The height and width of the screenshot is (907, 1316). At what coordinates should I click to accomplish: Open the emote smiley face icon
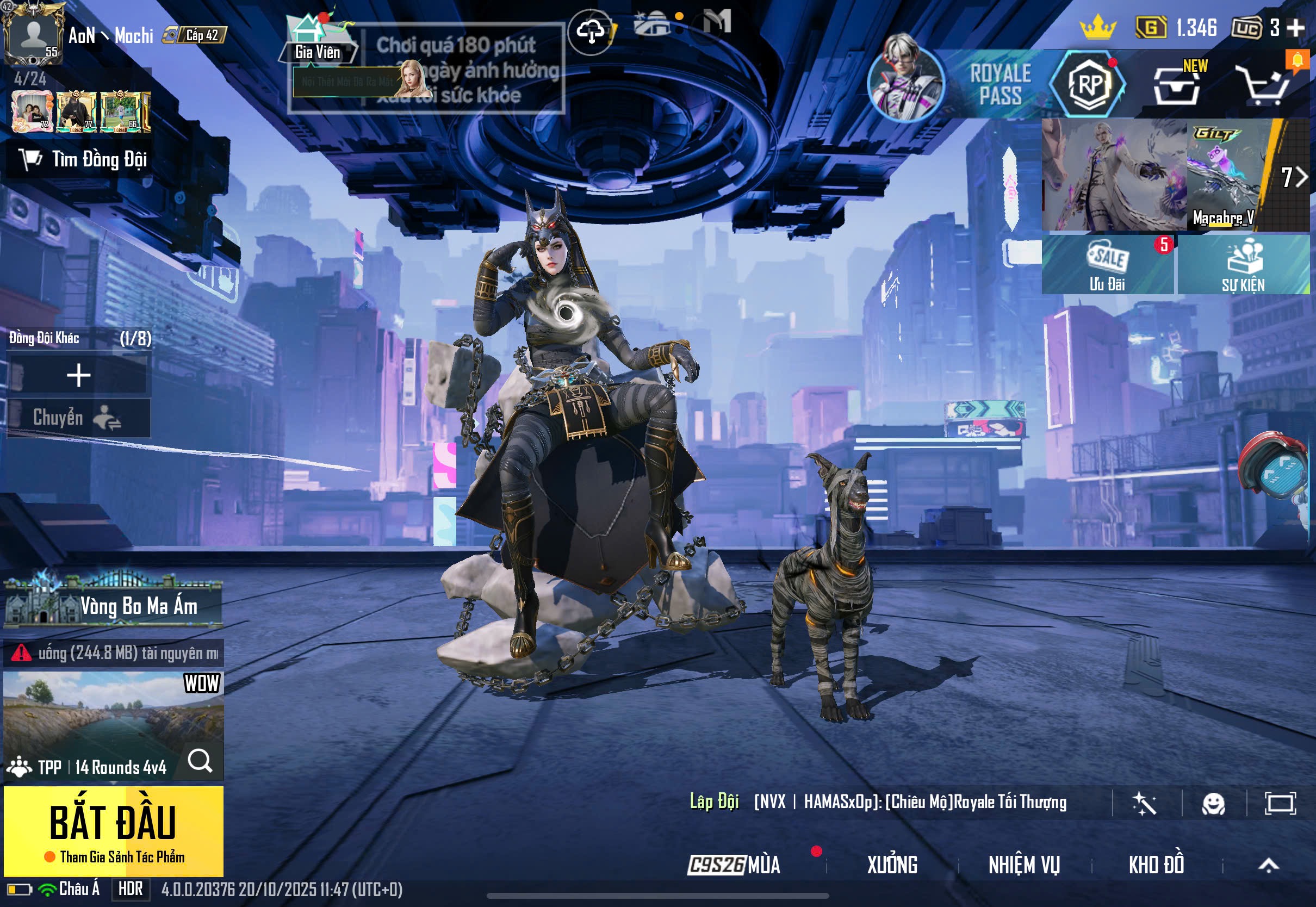point(1213,804)
